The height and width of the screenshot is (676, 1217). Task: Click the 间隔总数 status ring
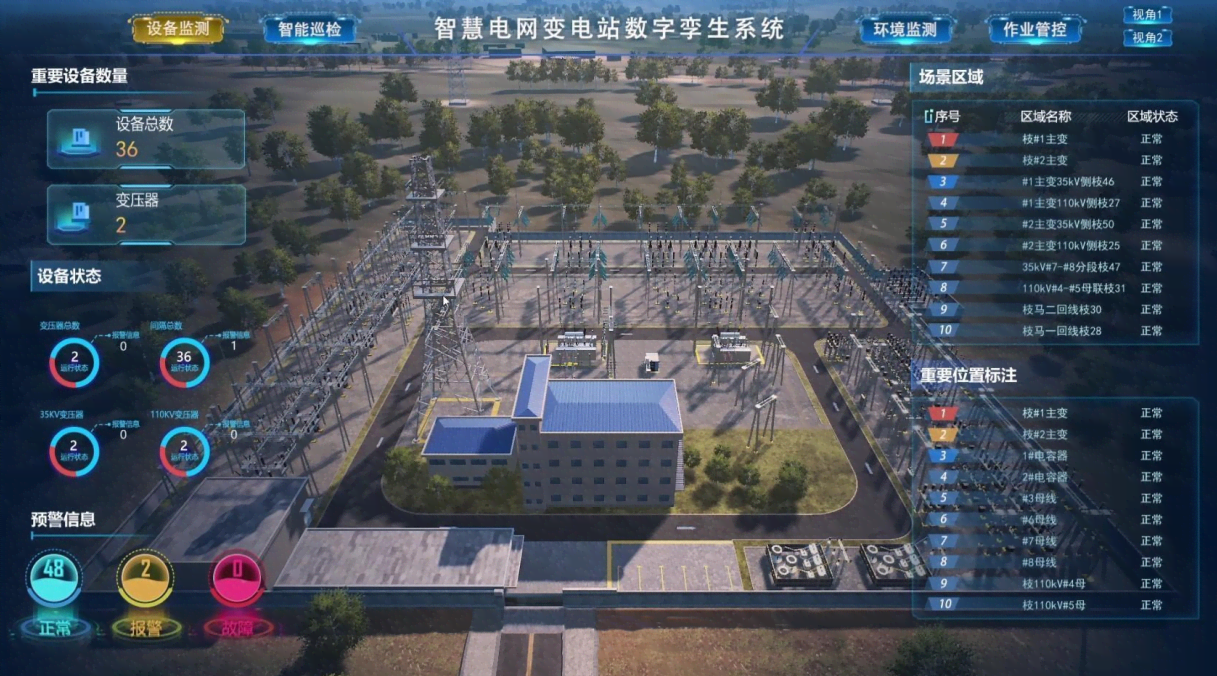click(x=184, y=362)
